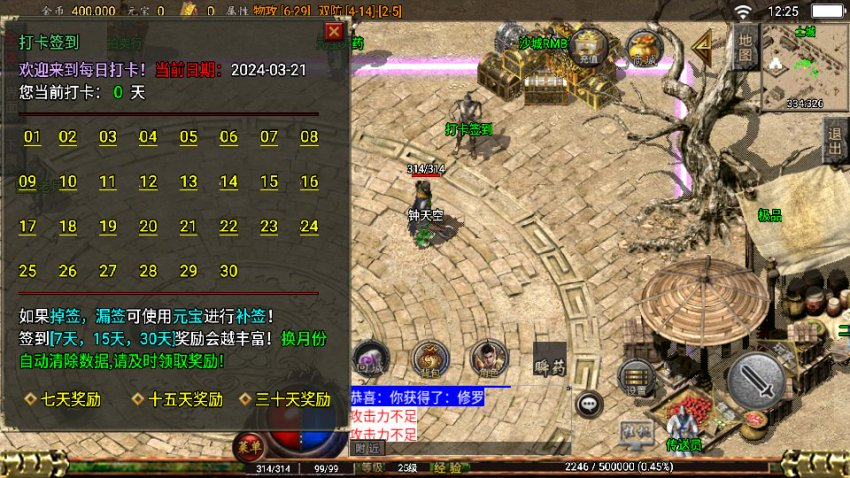This screenshot has height=478, width=850.
Task: Open the shop (商城) money bag icon
Action: coord(643,48)
